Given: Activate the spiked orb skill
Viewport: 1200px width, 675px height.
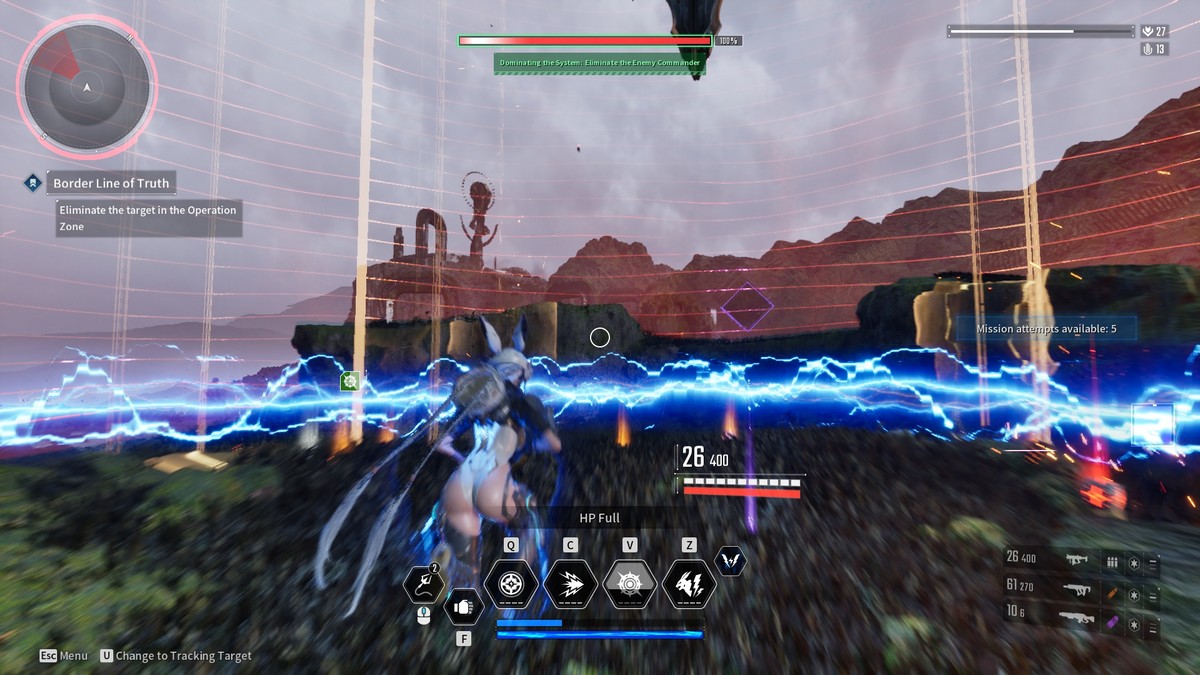Looking at the screenshot, I should (630, 583).
